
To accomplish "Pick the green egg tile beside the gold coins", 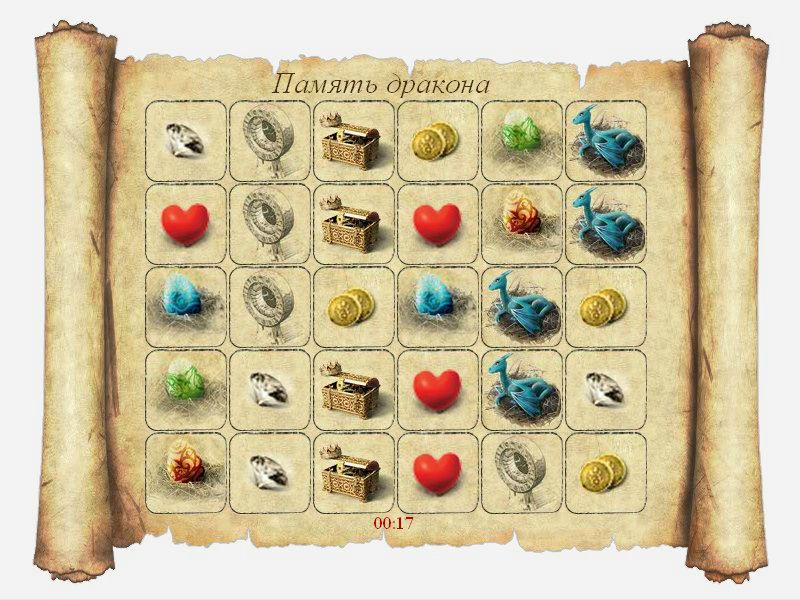I will pos(520,140).
